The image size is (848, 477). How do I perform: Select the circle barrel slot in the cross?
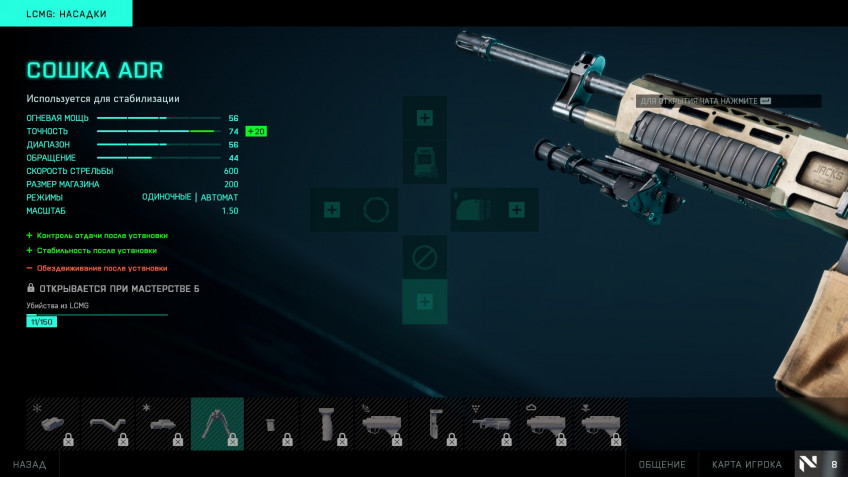375,210
